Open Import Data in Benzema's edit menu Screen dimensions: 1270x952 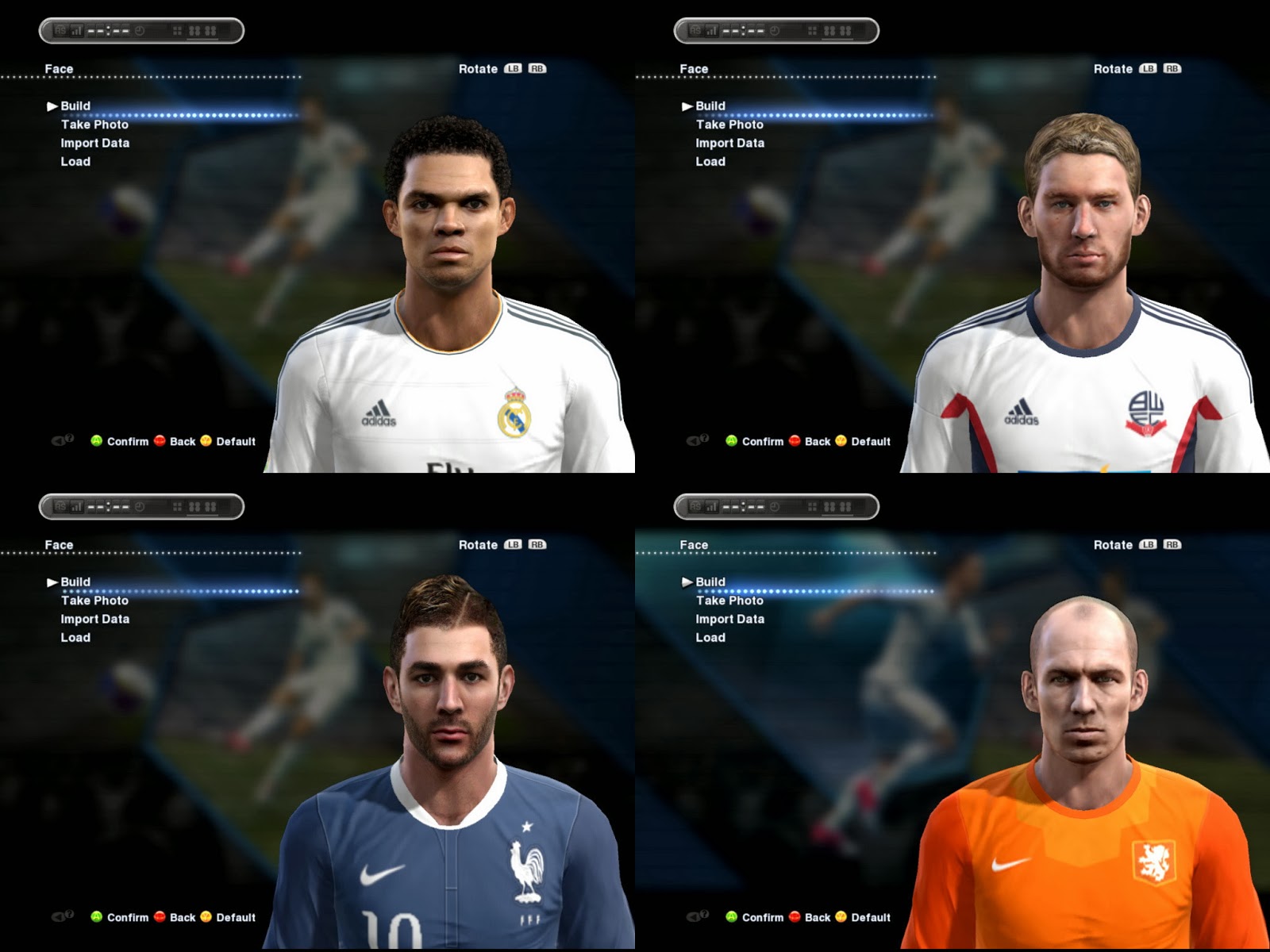95,619
